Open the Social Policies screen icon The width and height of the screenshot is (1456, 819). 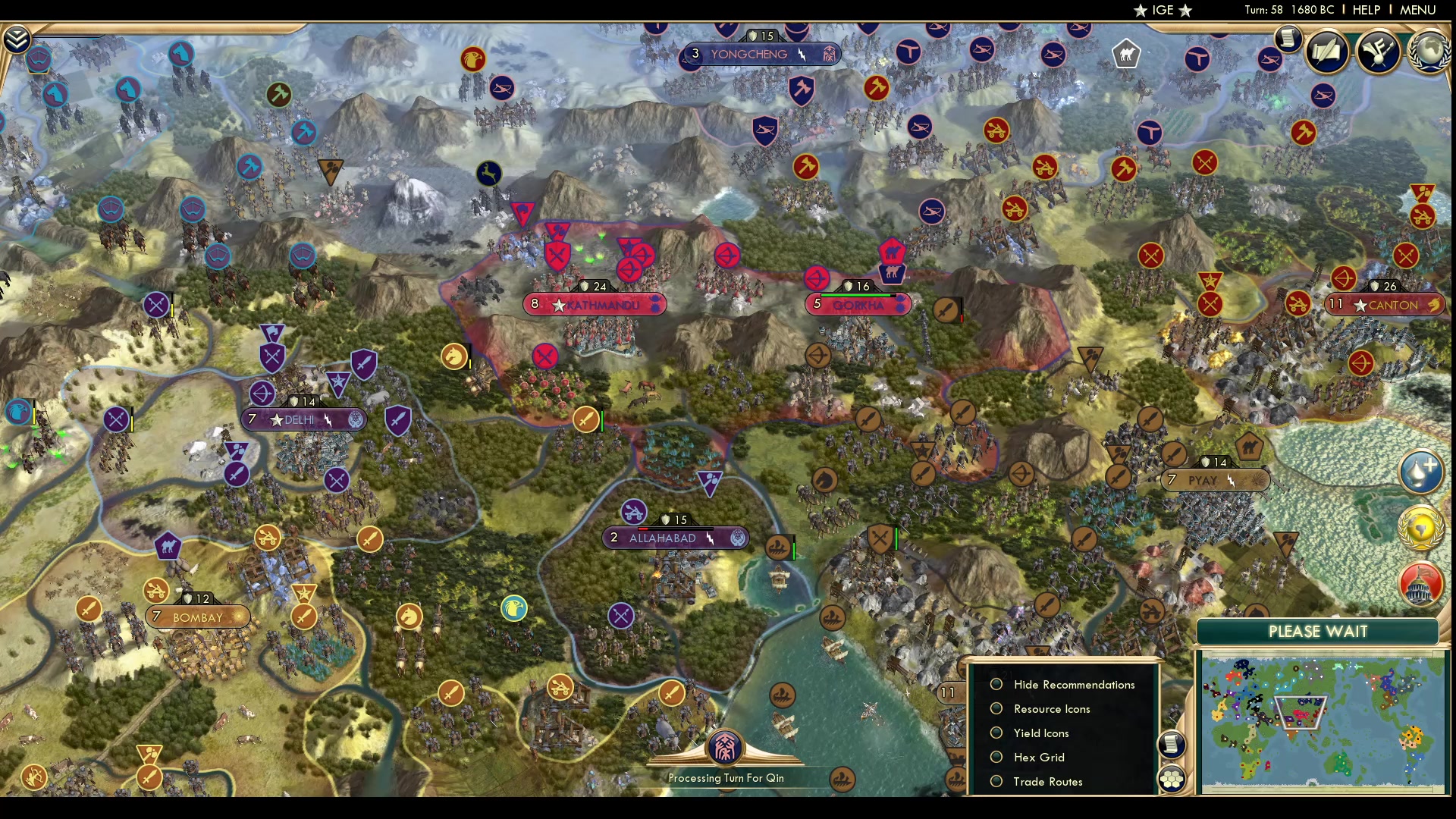(1329, 52)
